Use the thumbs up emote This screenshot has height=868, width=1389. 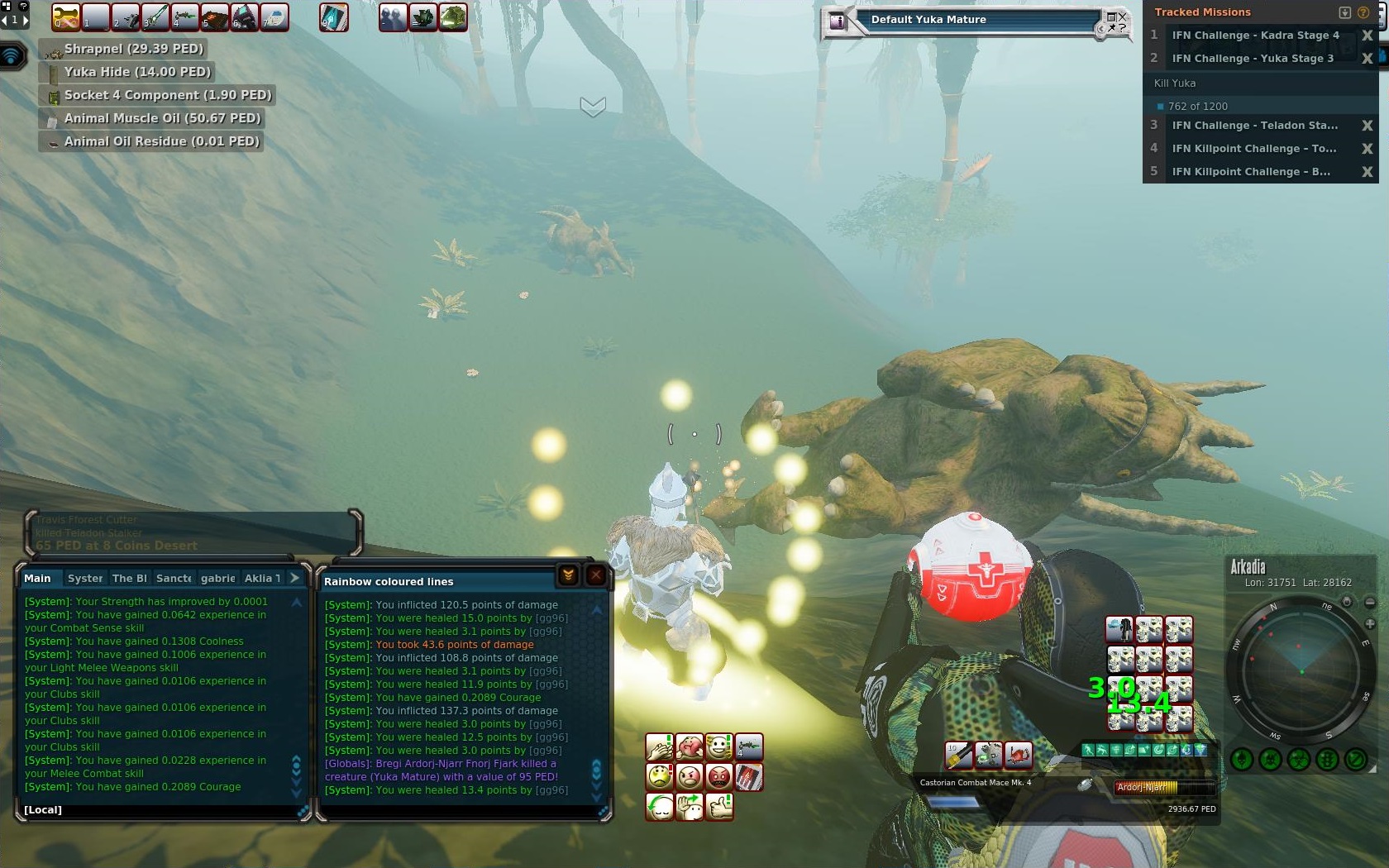point(719,805)
